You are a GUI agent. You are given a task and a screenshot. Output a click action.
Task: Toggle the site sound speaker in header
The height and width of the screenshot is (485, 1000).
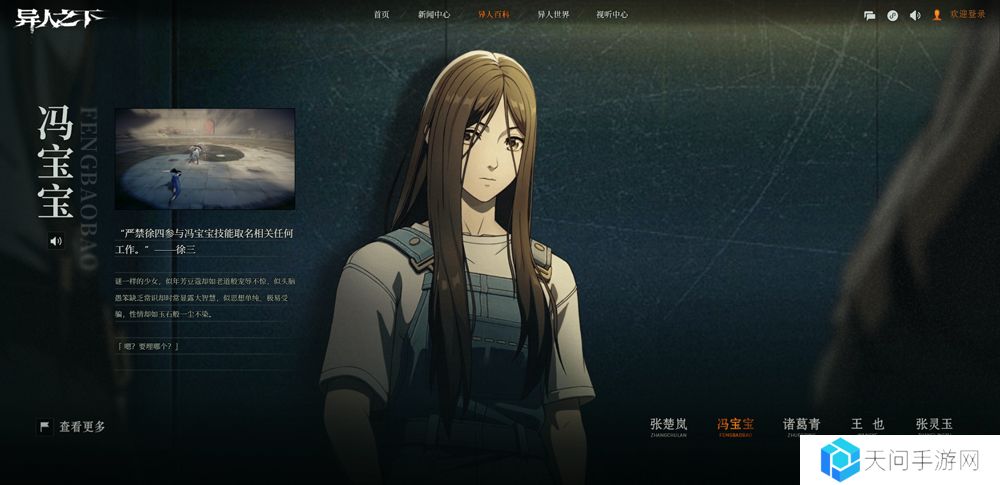(914, 15)
